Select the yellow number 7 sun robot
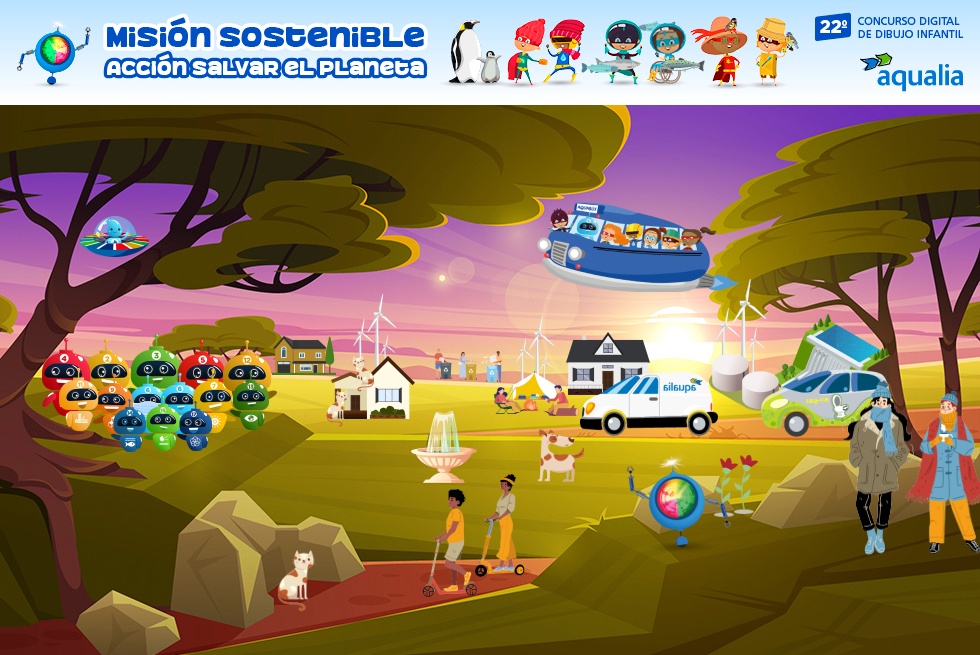Screen dimensions: 980x655 [x=215, y=396]
